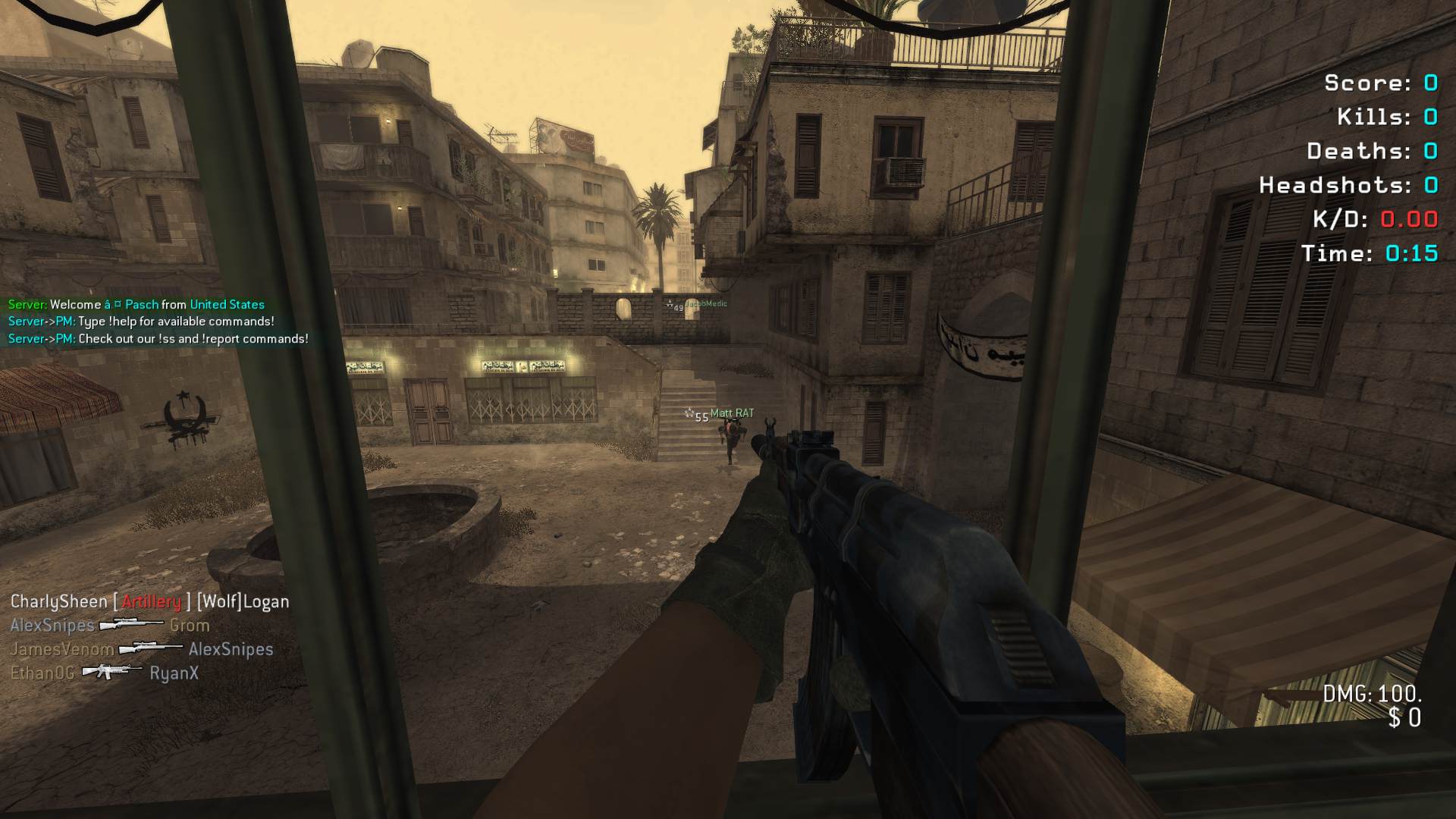
Task: Click the weapon icon between EthanOG and RyanX
Action: coord(111,671)
